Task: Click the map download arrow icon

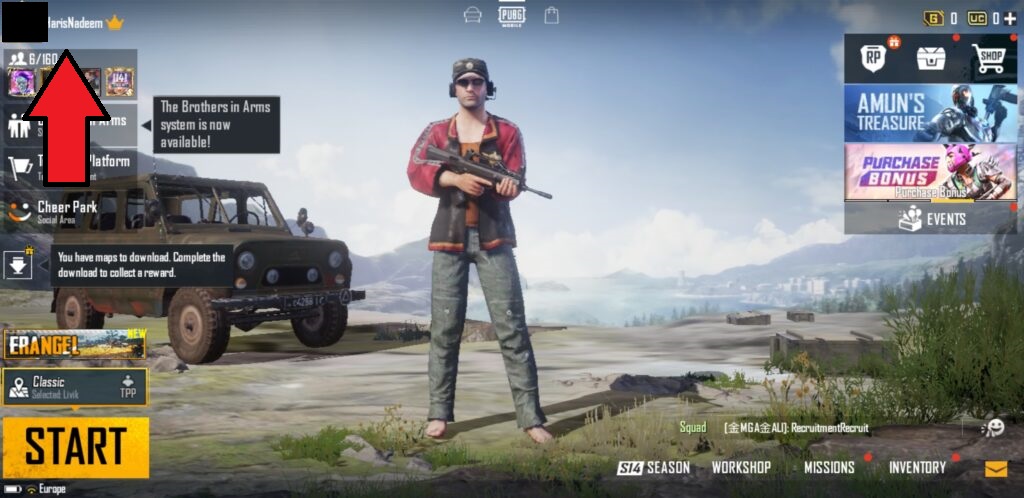Action: pos(19,265)
